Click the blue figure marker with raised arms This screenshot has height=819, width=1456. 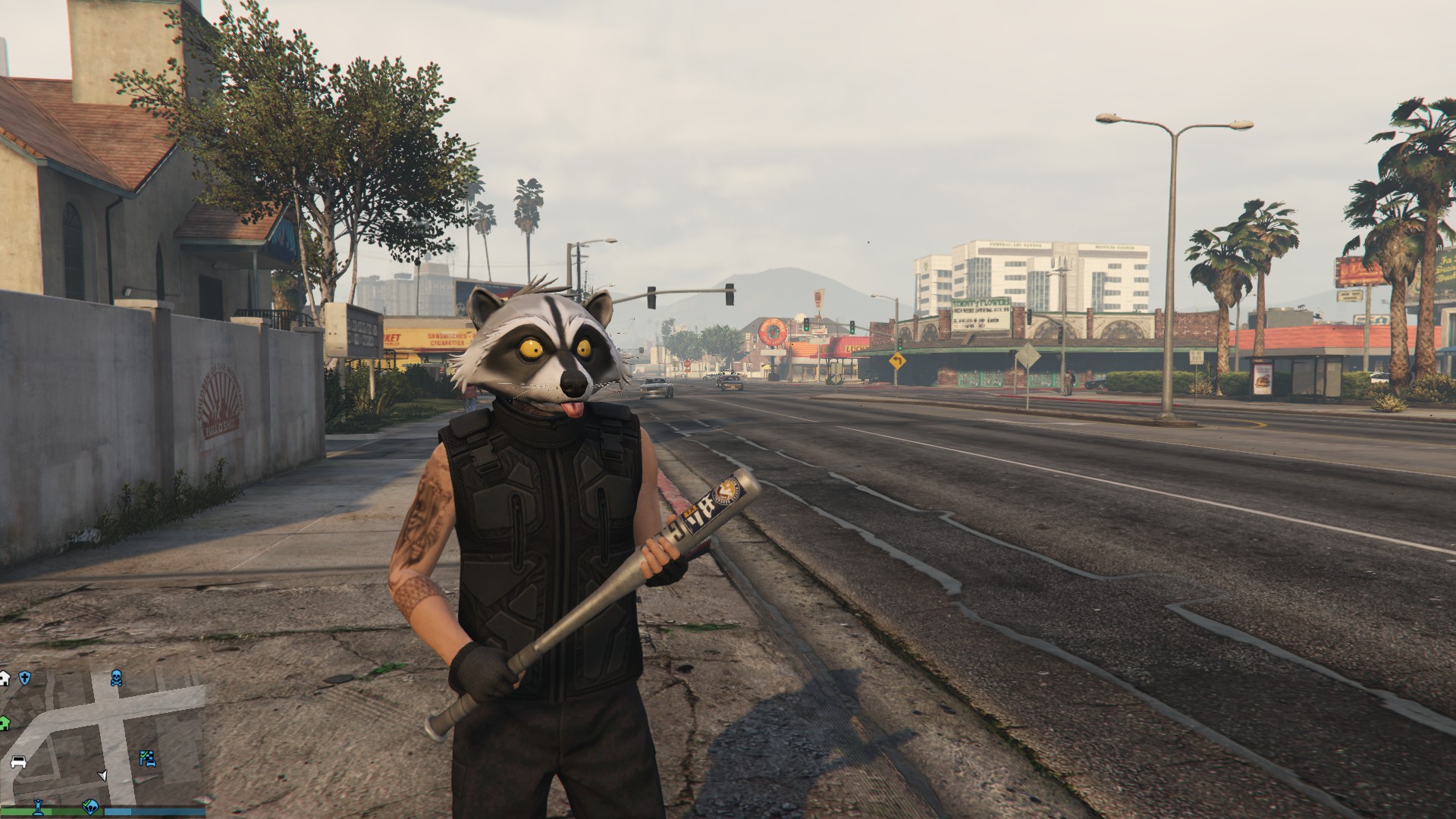[36, 807]
